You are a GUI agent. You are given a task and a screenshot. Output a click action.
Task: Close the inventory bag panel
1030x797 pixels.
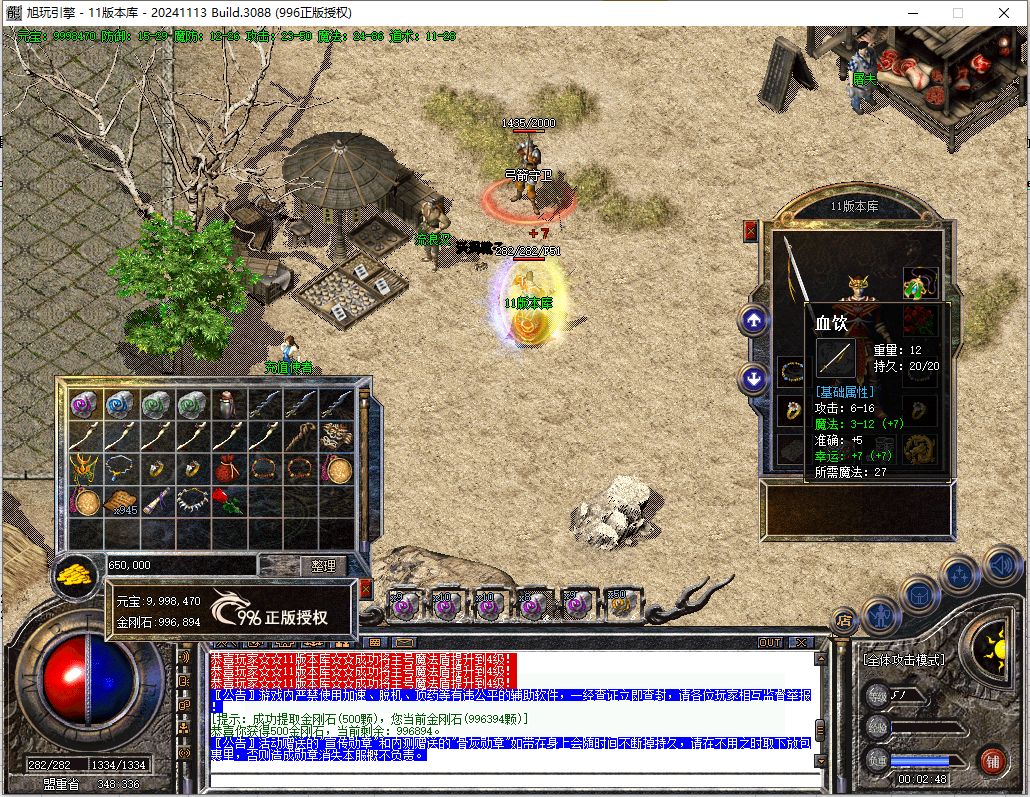click(365, 589)
